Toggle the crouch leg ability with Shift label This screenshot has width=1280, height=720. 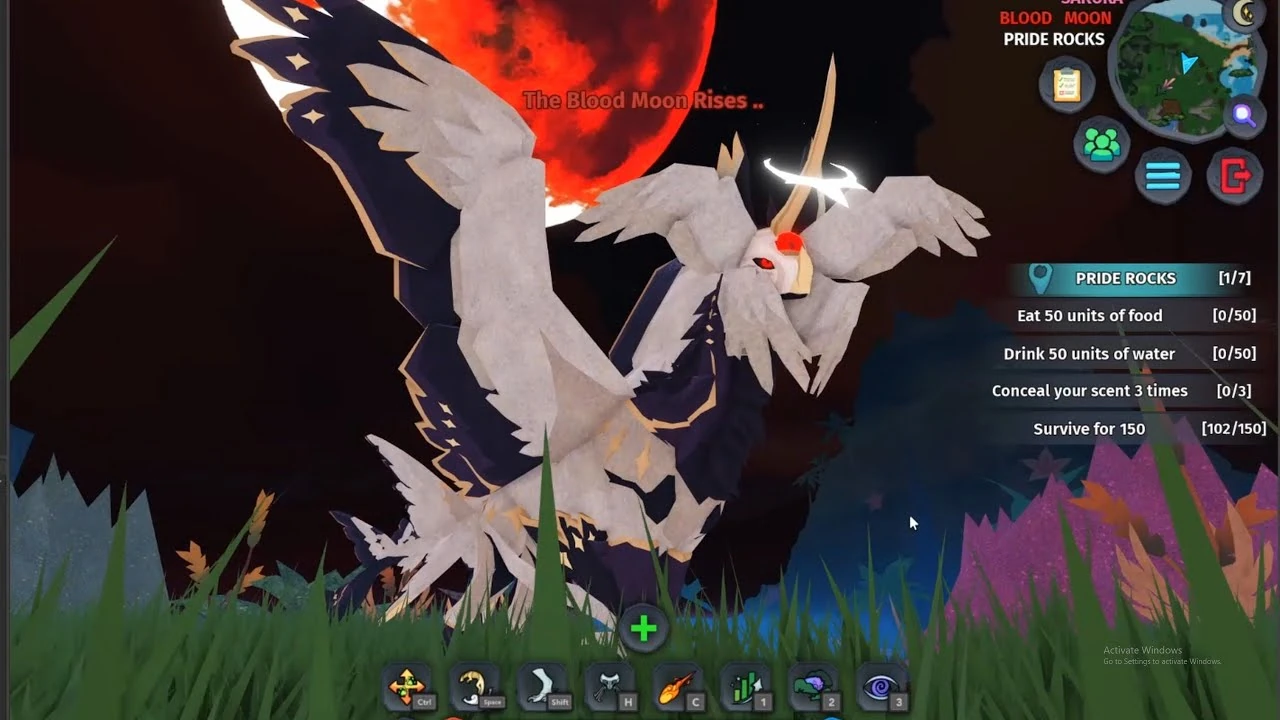click(540, 684)
